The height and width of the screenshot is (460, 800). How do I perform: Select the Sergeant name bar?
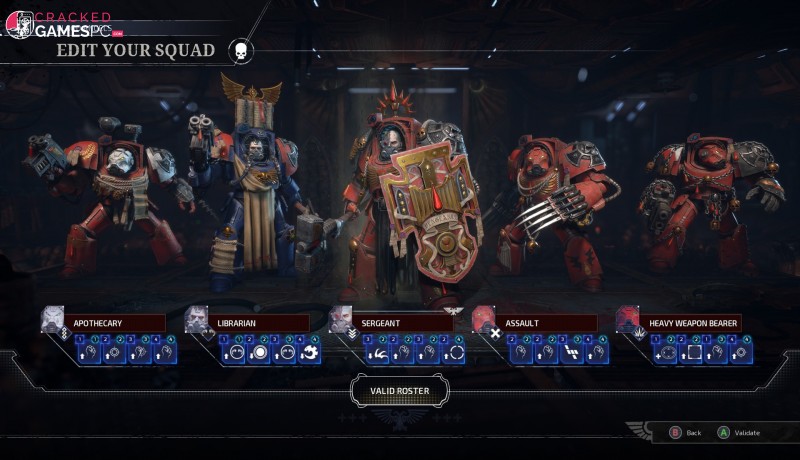(x=404, y=323)
